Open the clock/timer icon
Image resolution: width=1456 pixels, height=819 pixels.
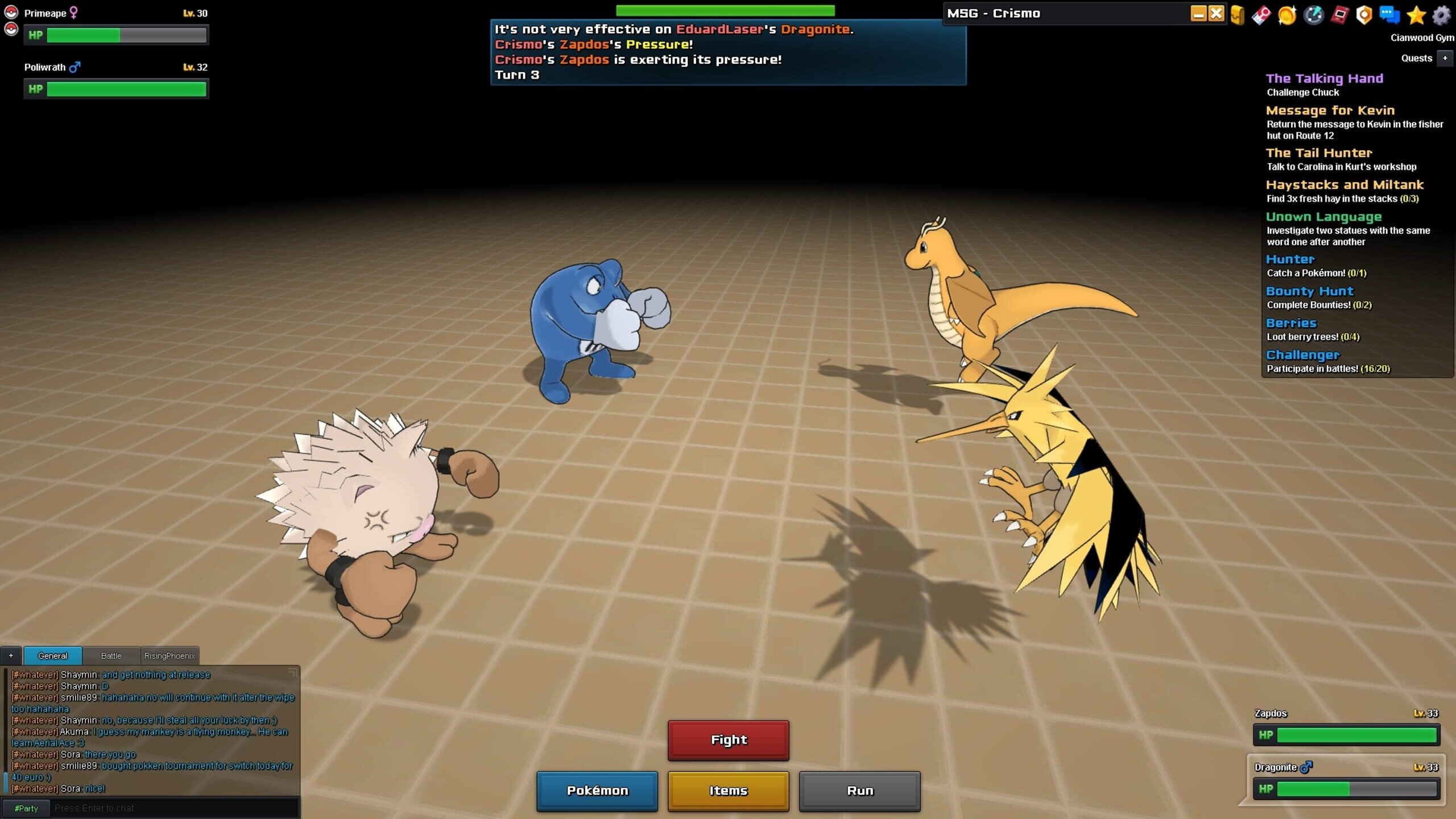[1313, 15]
